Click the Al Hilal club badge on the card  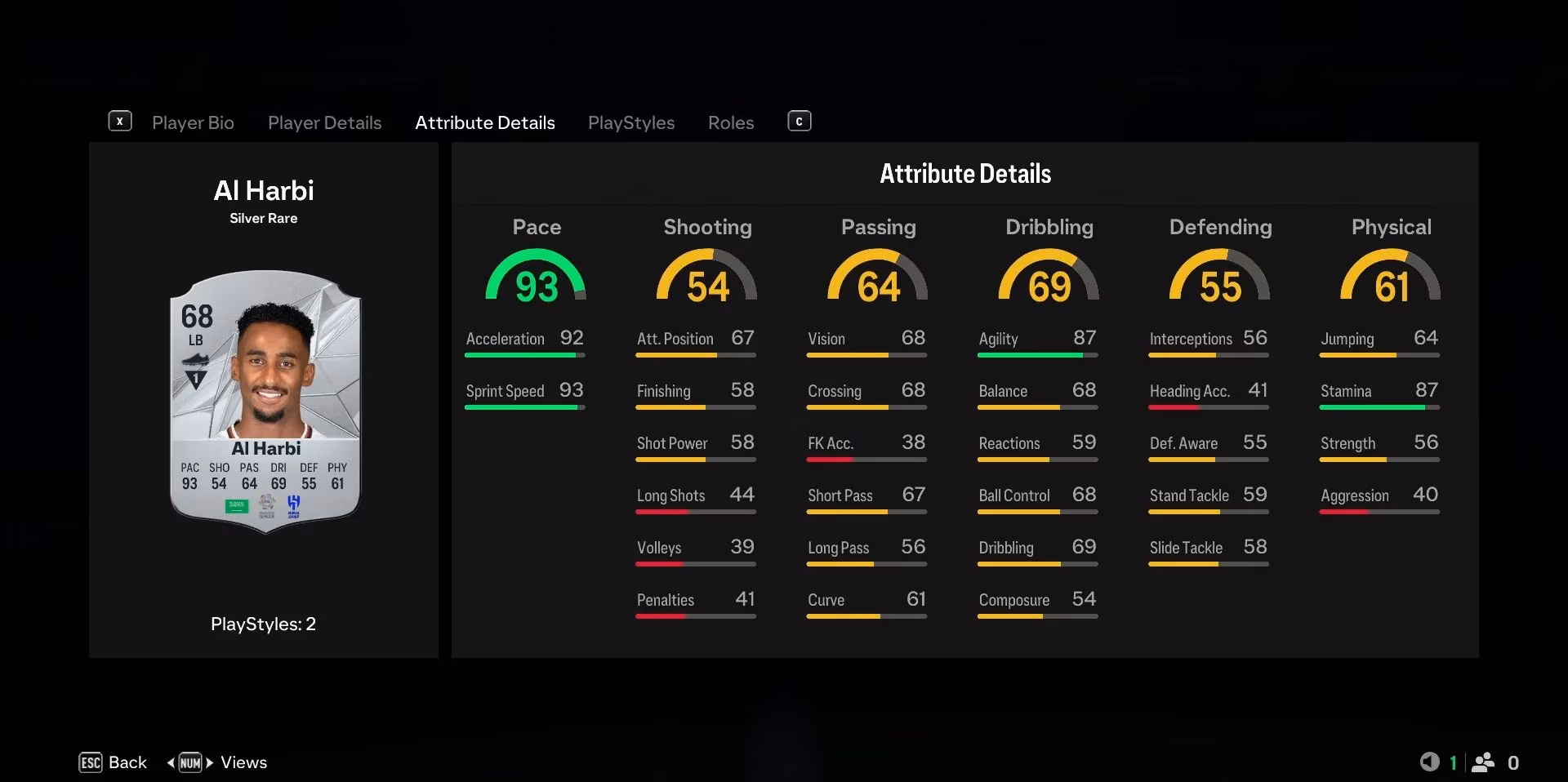pos(293,504)
